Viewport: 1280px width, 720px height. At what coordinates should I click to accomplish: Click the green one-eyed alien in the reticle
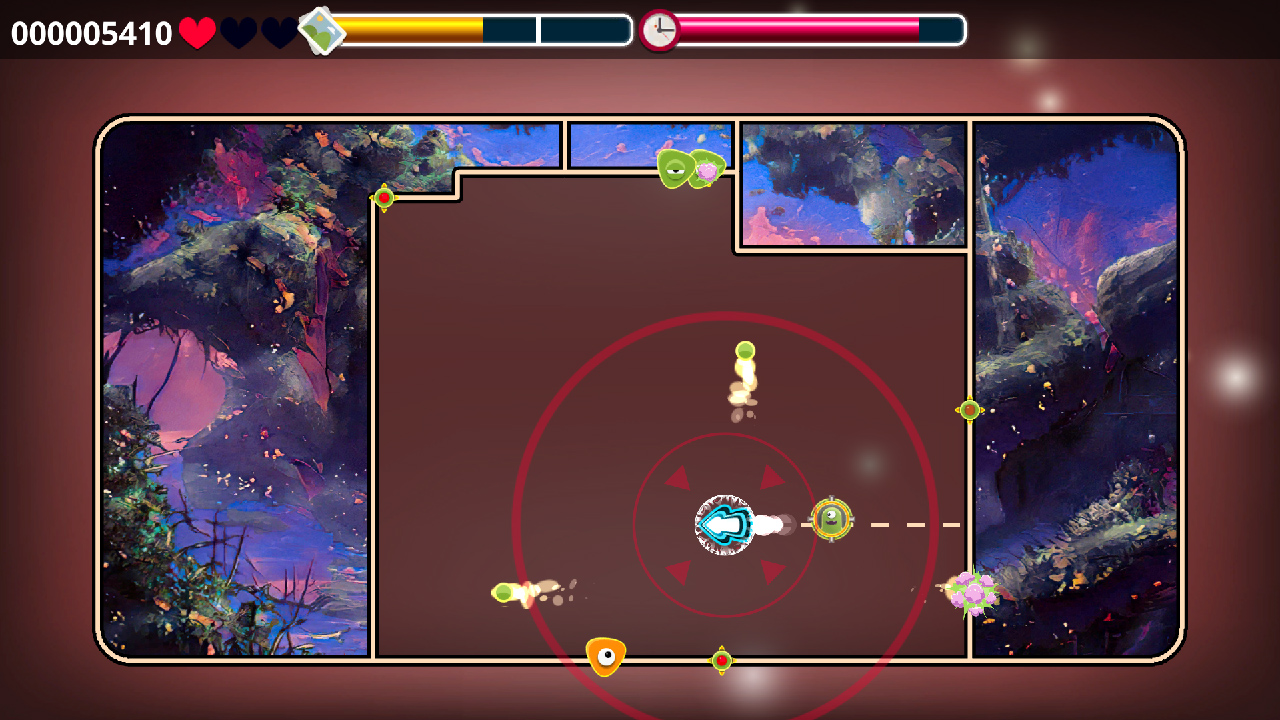pyautogui.click(x=831, y=521)
